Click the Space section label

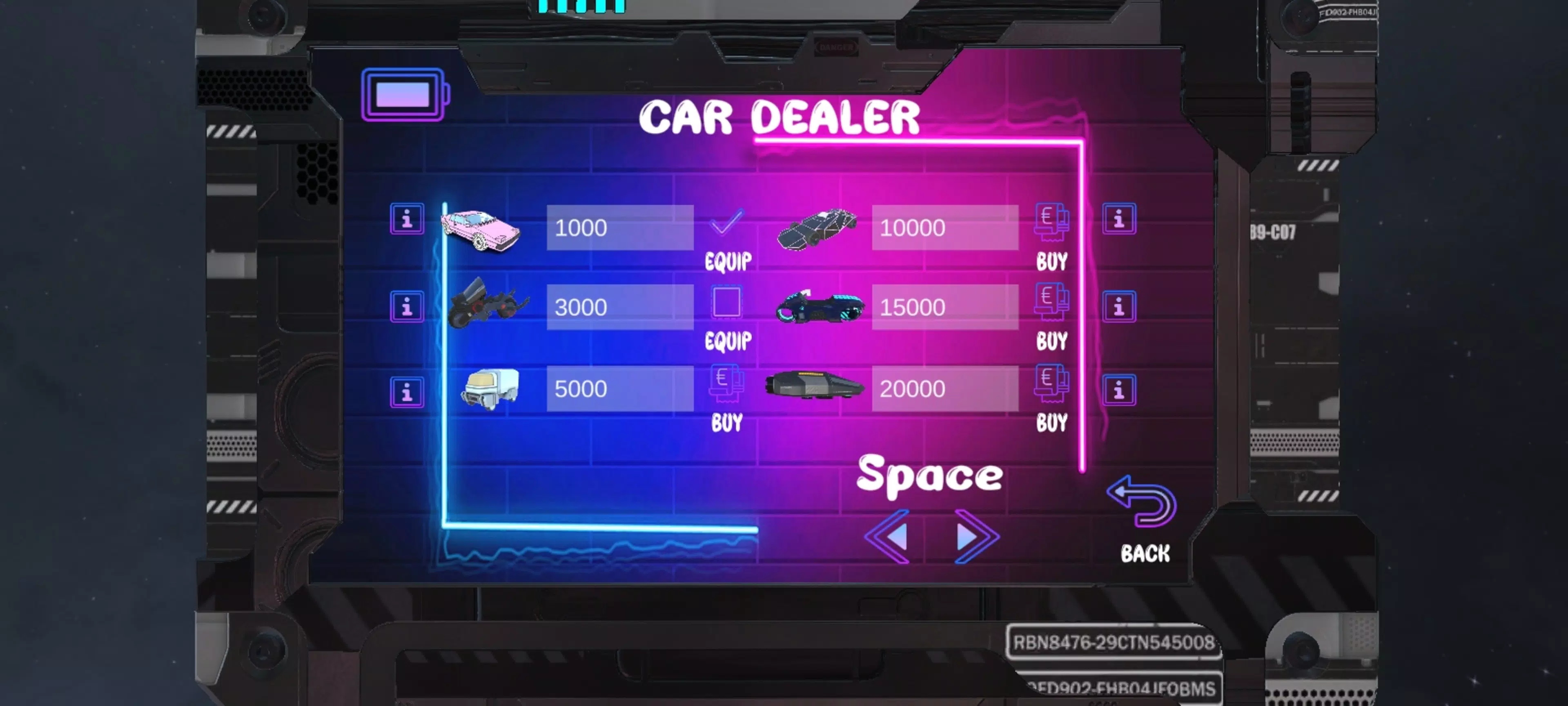(931, 478)
